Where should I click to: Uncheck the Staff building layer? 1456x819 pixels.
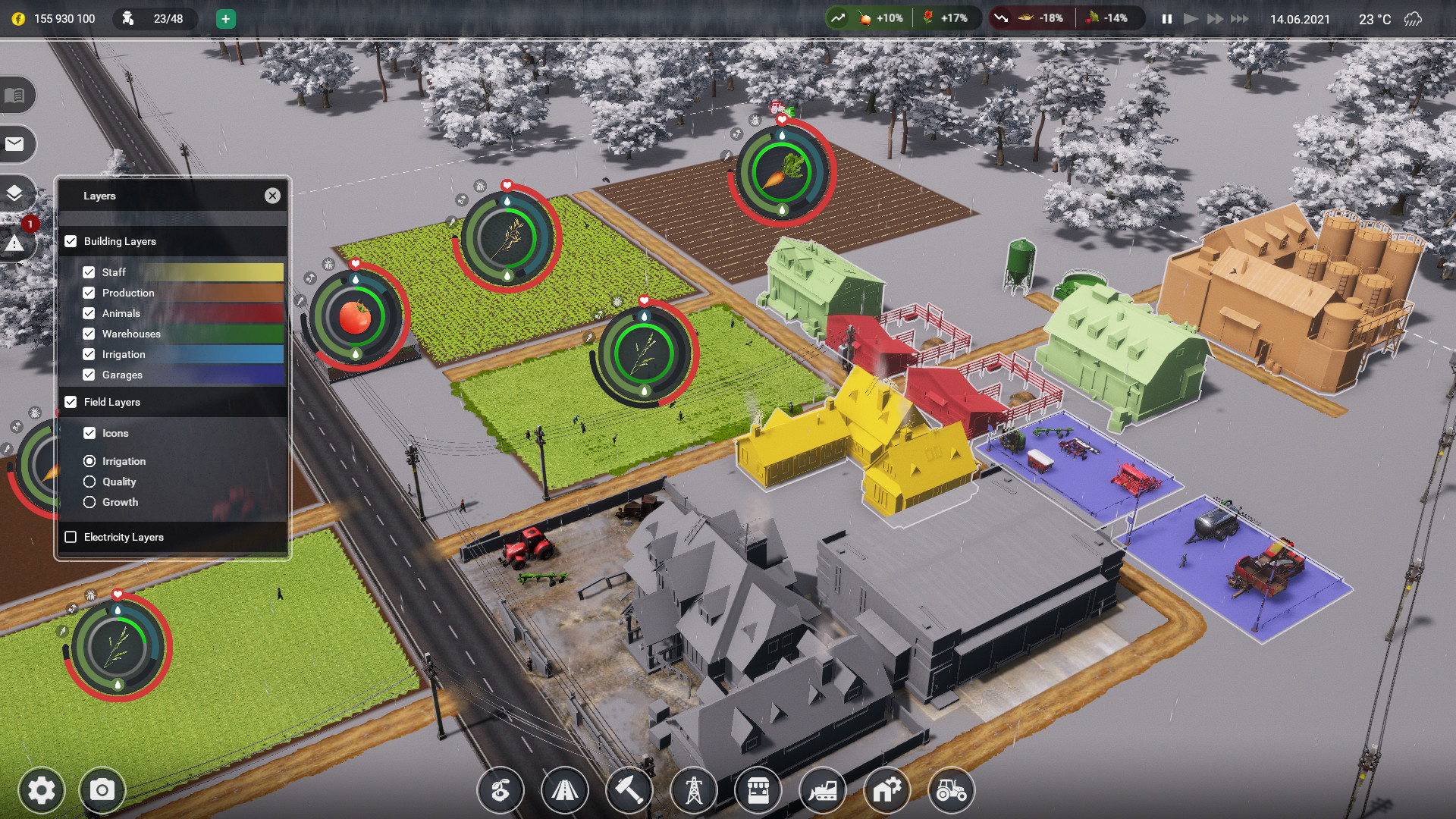pyautogui.click(x=89, y=271)
